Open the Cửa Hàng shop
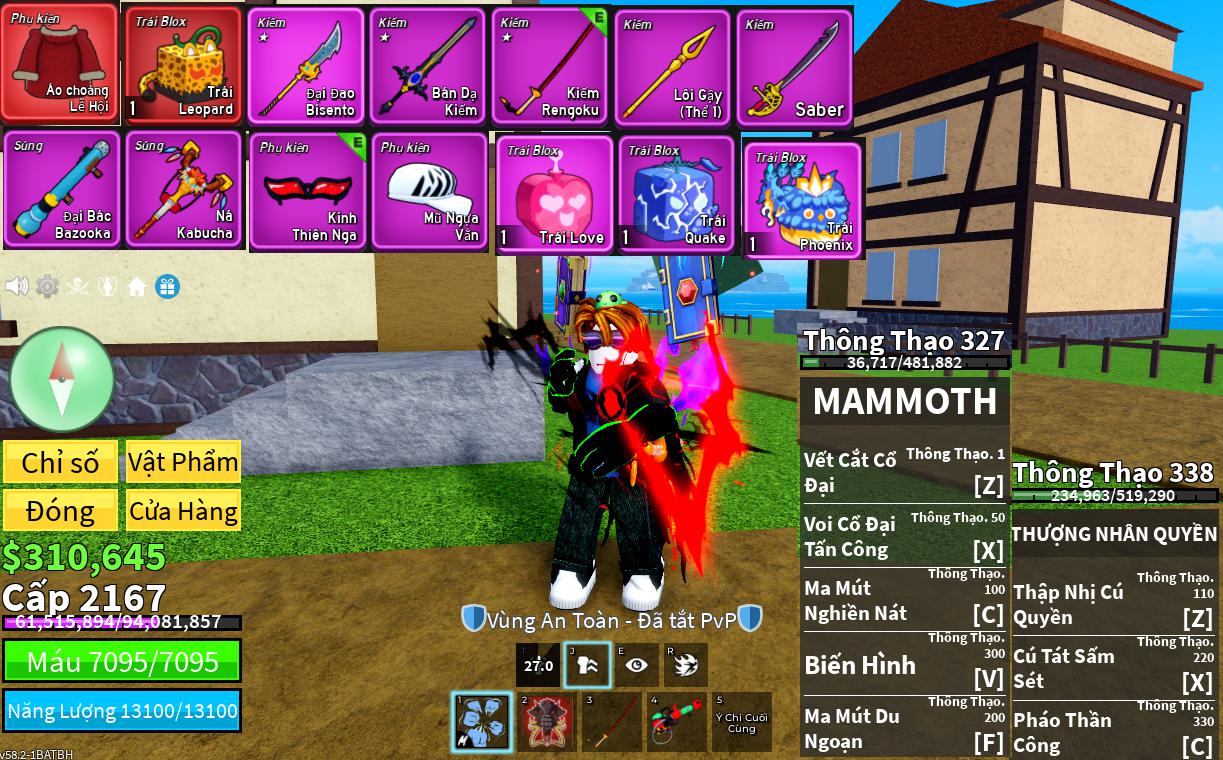This screenshot has height=760, width=1223. coord(183,511)
